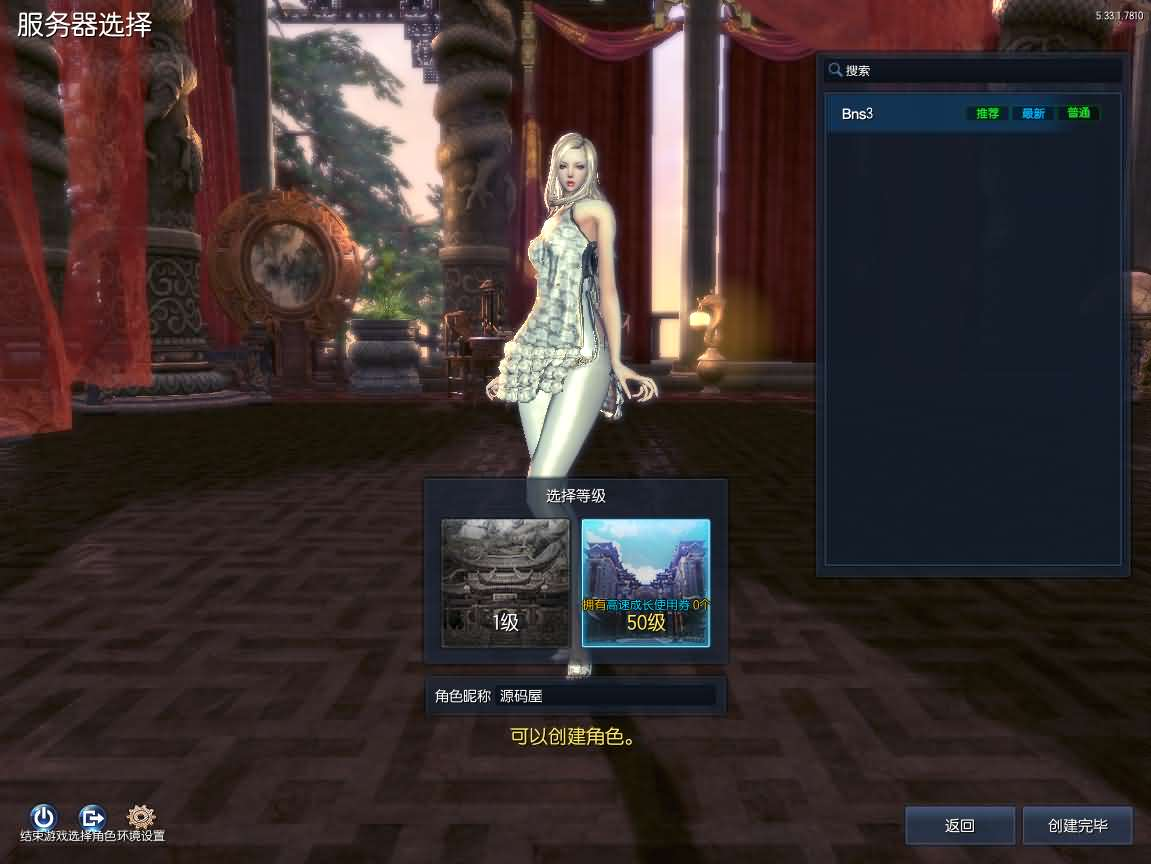Viewport: 1151px width, 864px height.
Task: Click the 角色昵称 nickname input box
Action: click(606, 696)
